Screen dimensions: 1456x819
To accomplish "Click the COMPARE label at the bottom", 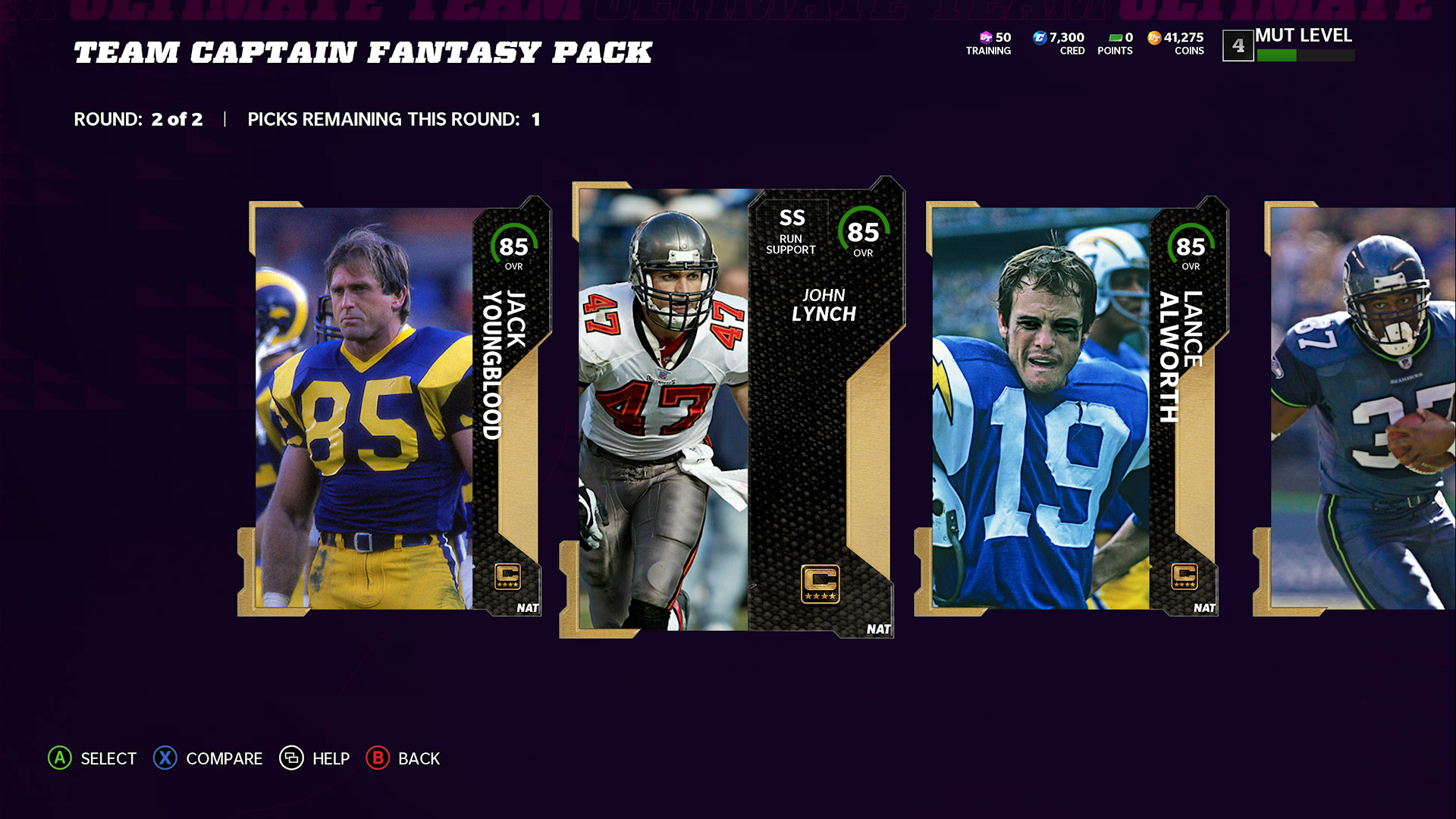I will (x=223, y=758).
